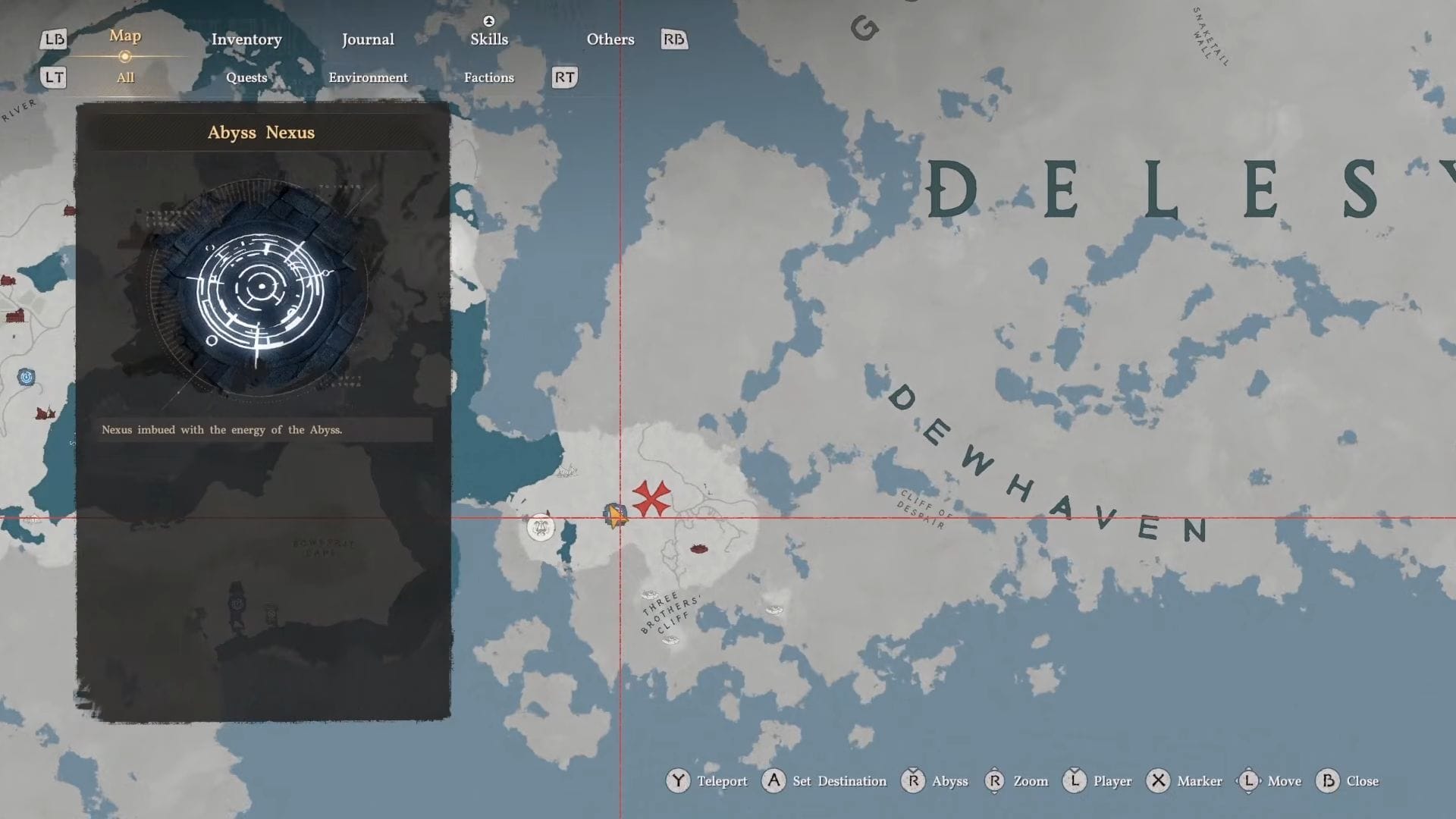This screenshot has width=1456, height=819.
Task: Select the red cross map marker
Action: 651,498
